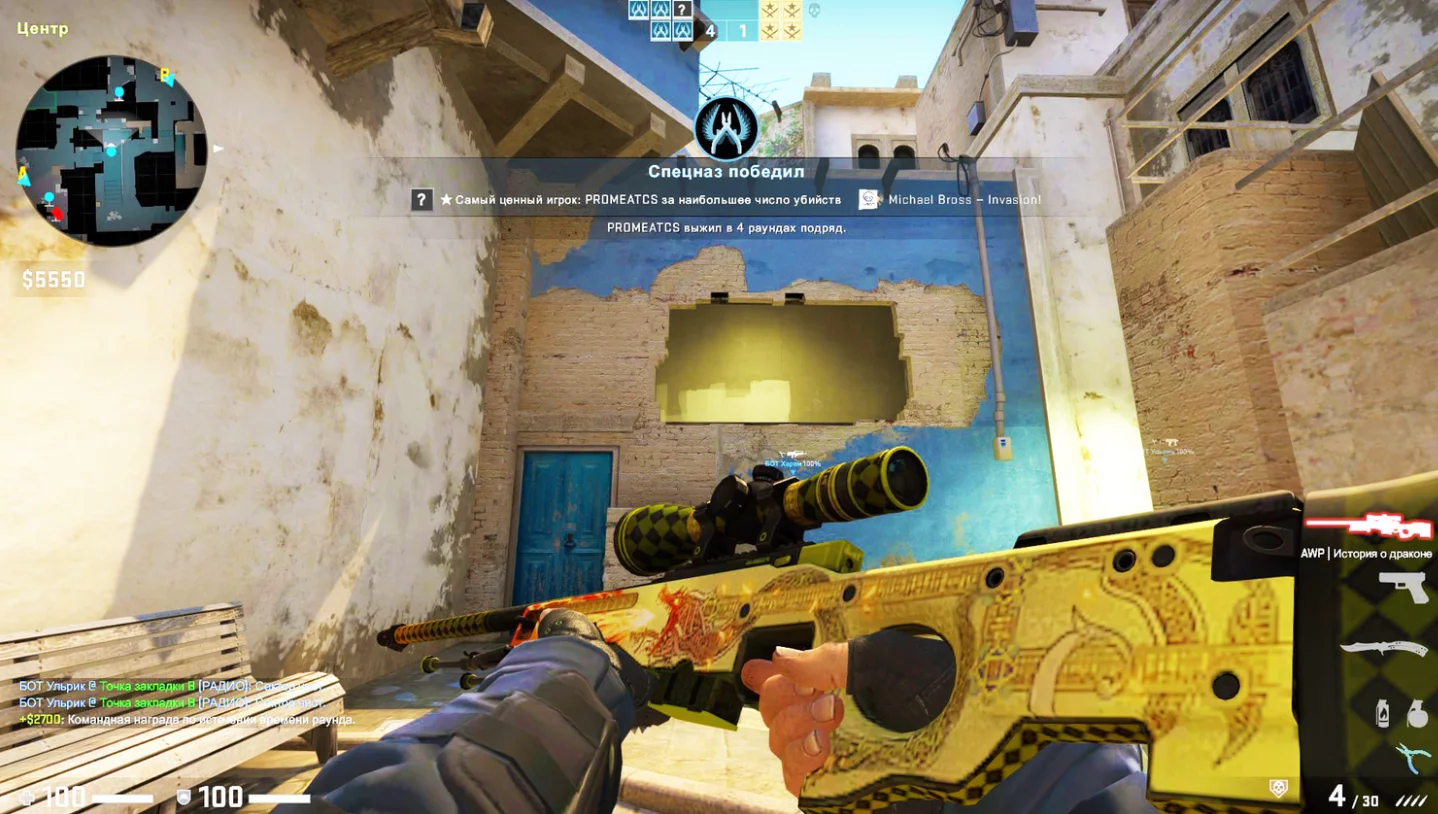Equip the butterfly knife

(1385, 648)
